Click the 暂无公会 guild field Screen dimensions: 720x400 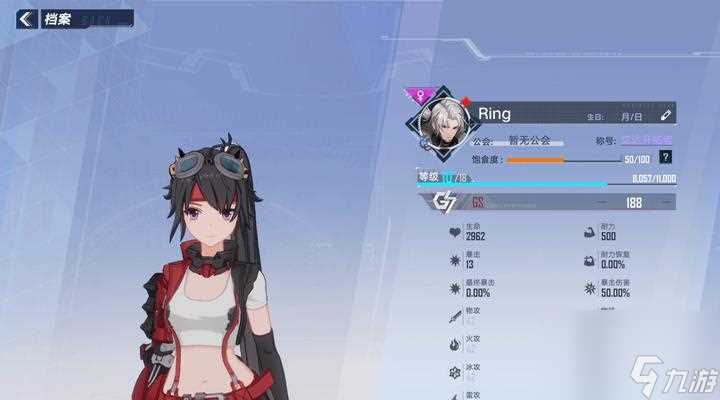tap(530, 142)
